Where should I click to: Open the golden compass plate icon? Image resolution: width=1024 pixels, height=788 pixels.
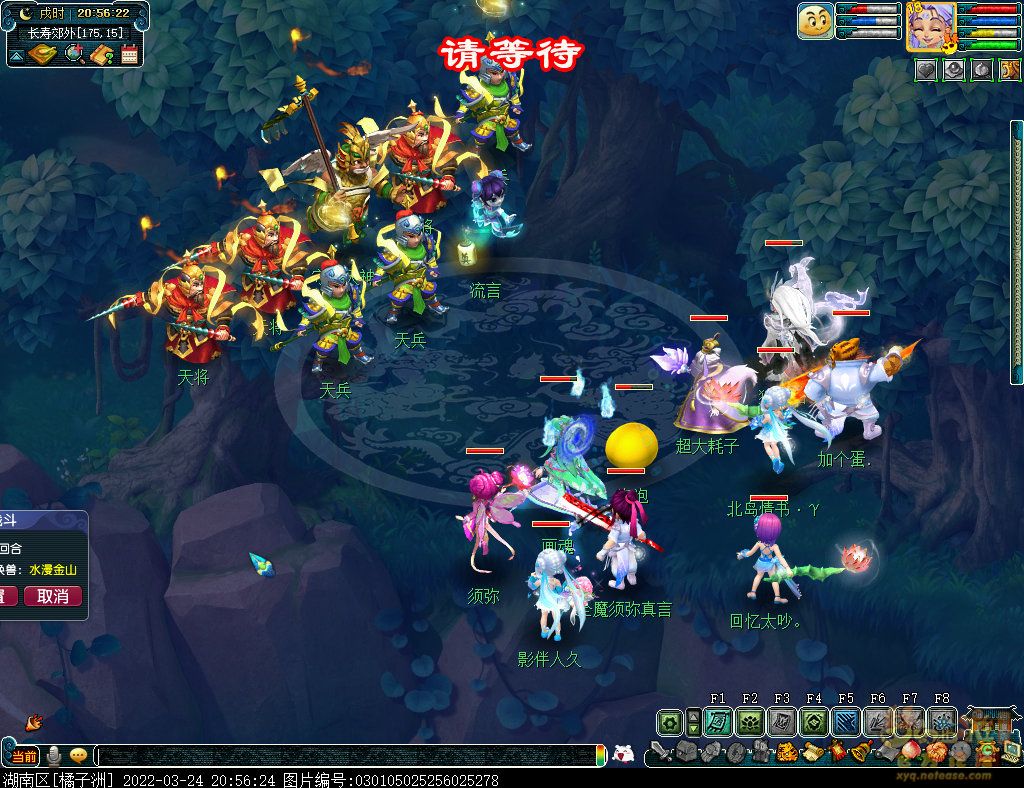[43, 54]
